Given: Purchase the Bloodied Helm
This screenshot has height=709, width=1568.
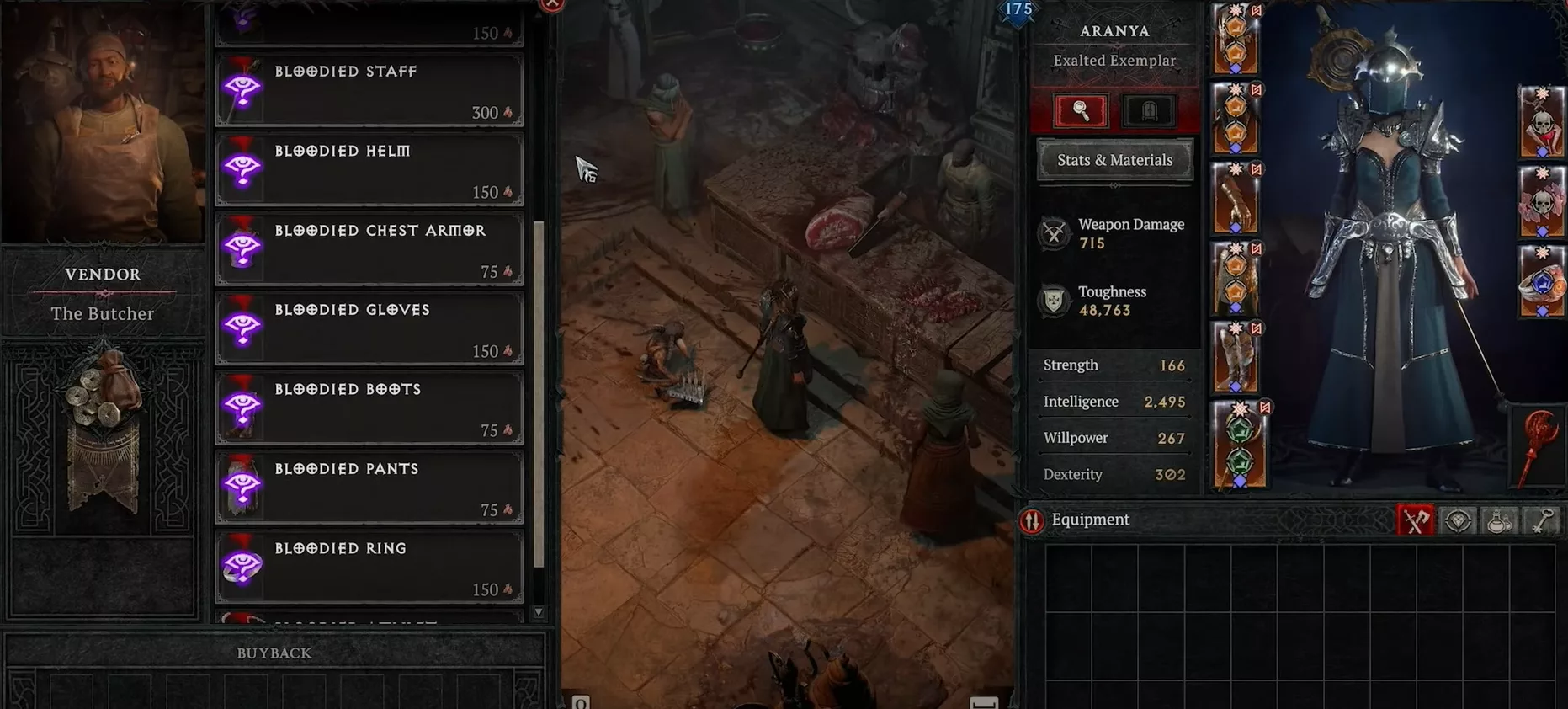Looking at the screenshot, I should [x=369, y=169].
